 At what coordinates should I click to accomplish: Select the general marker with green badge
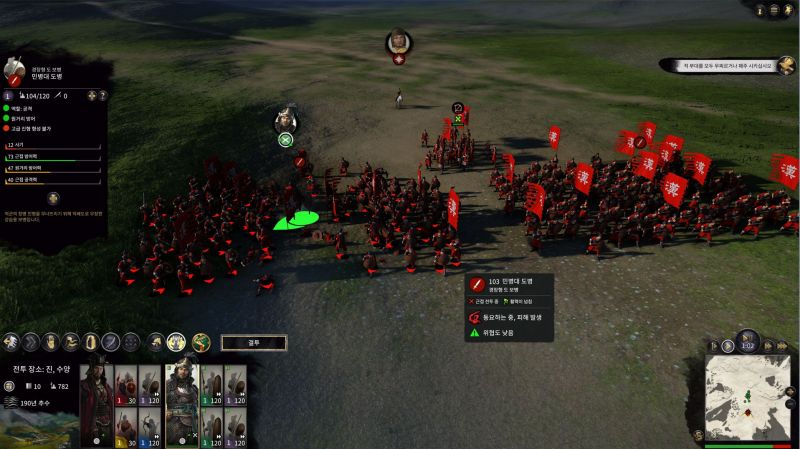285,120
